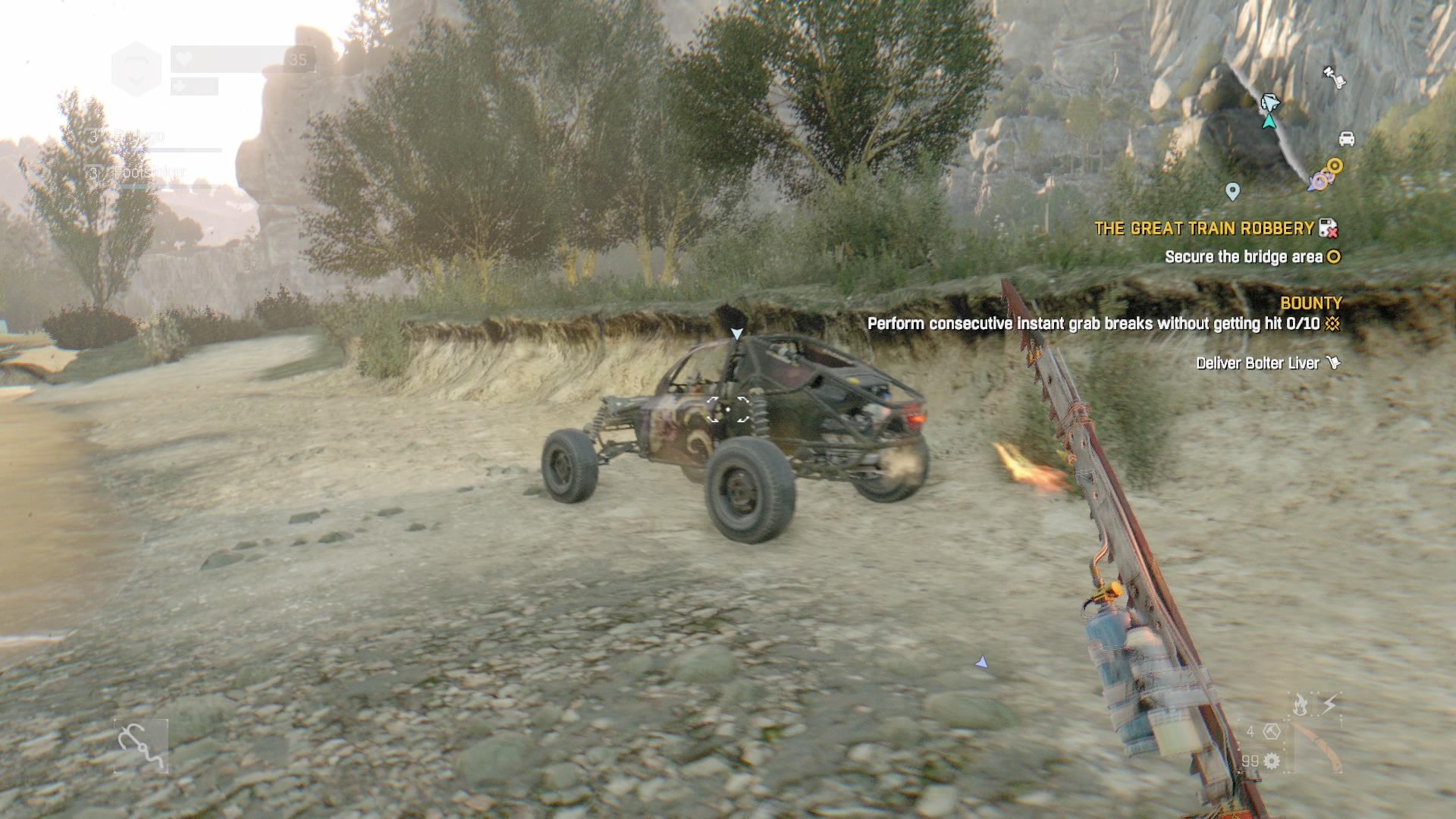Screen dimensions: 1456x819
Task: Click the waypoint pin on the minimap
Action: (x=1232, y=192)
